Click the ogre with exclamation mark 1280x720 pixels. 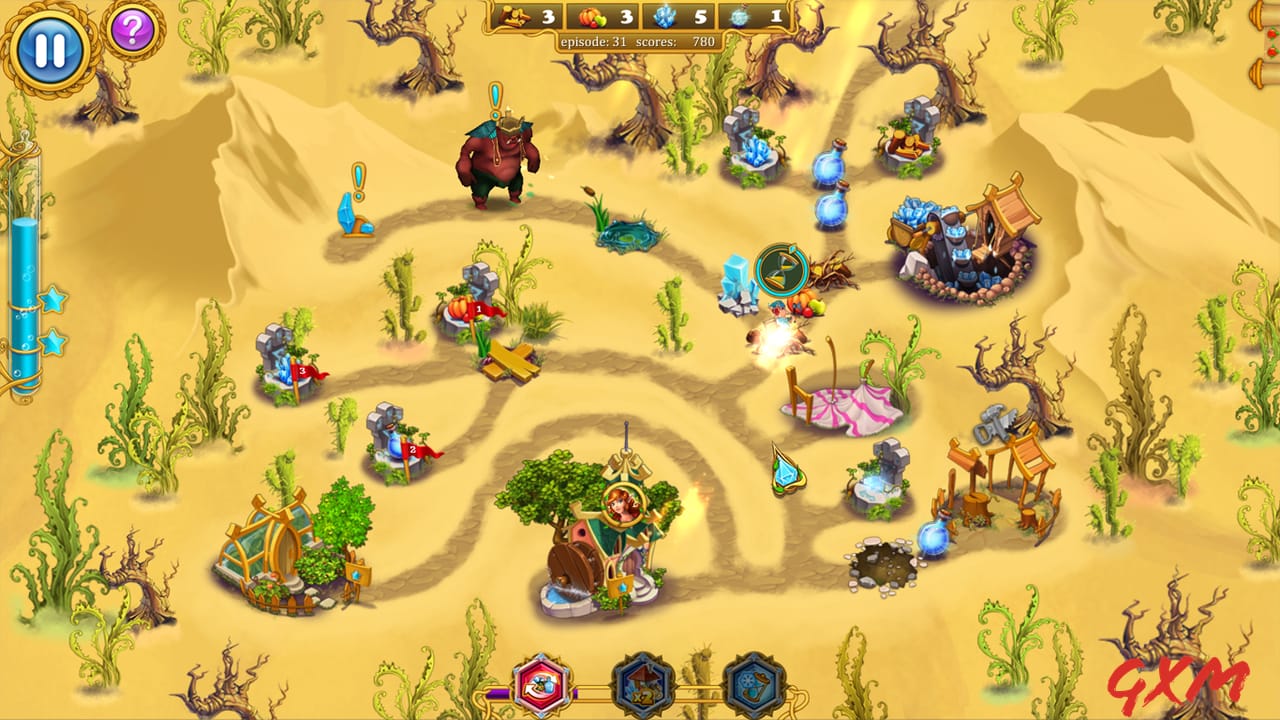pos(495,160)
